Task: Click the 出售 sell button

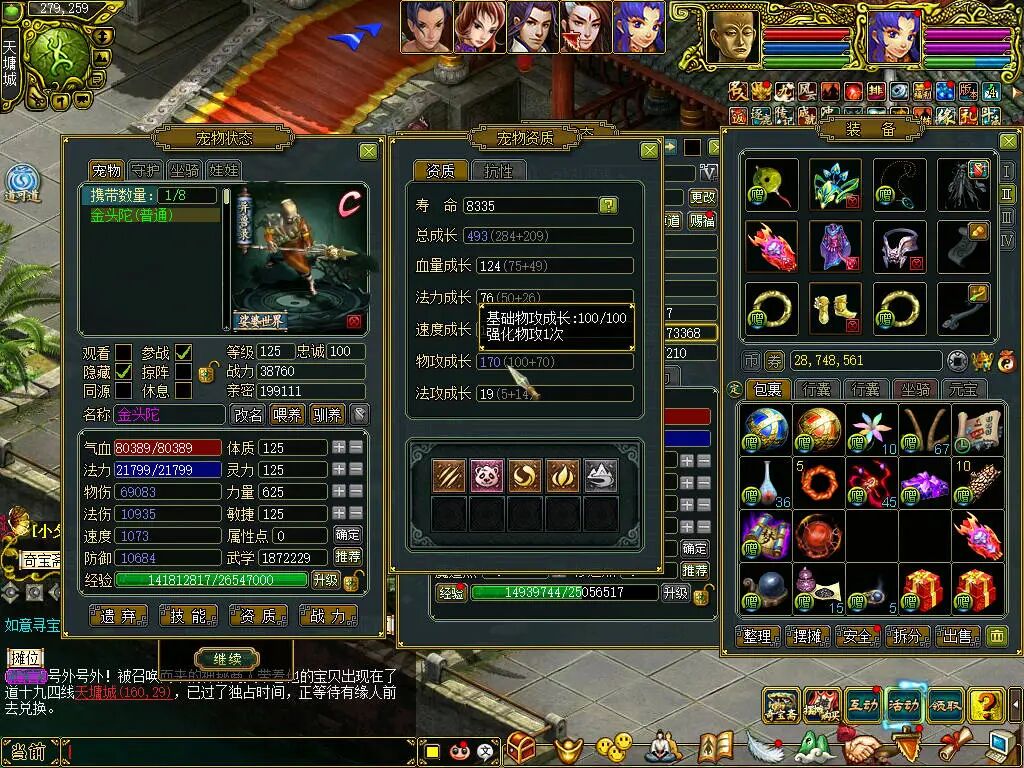Action: (x=956, y=636)
